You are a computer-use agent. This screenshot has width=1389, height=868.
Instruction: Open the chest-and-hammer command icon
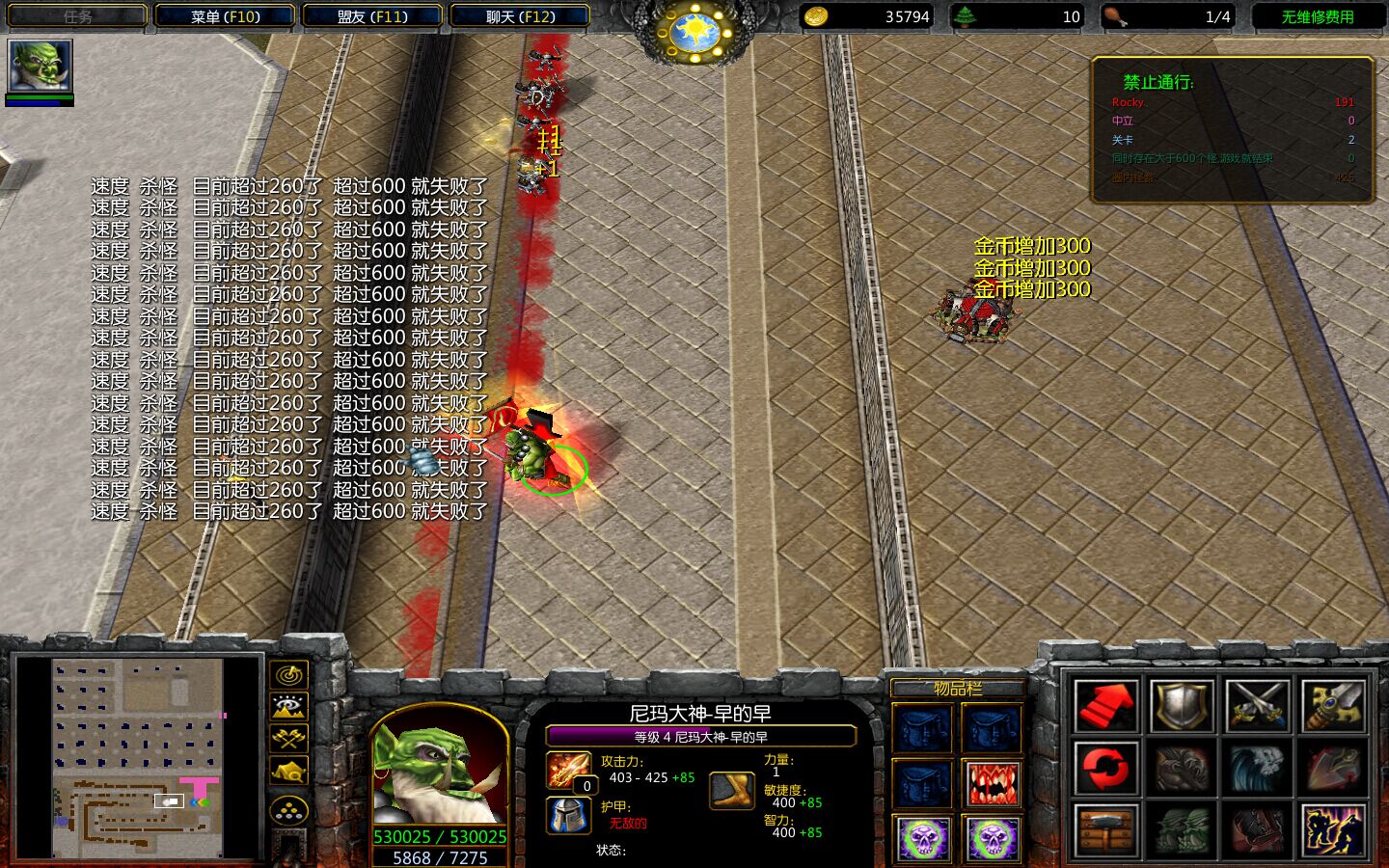1105,829
